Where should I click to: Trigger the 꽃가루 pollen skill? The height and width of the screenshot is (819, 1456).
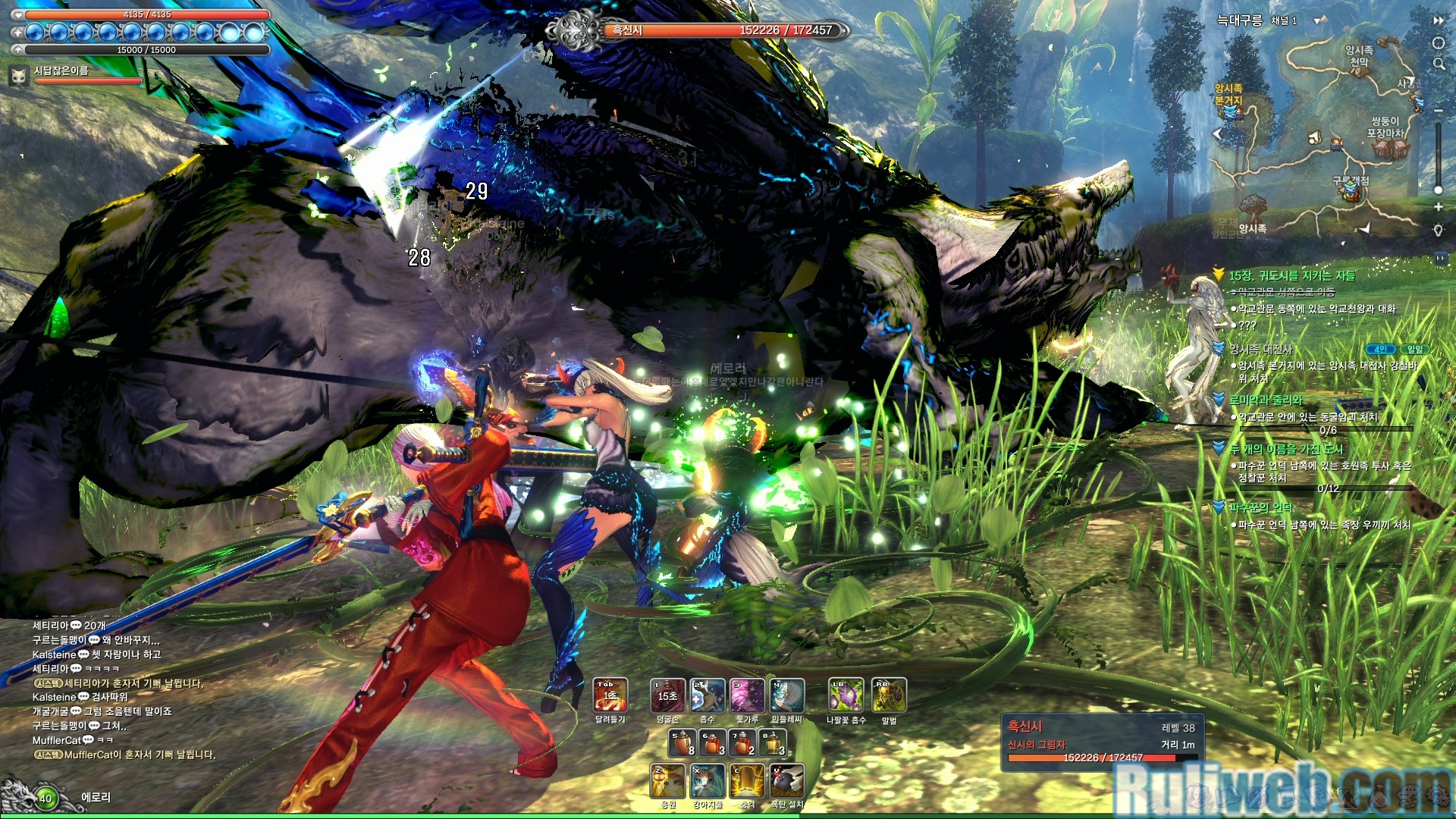[747, 695]
